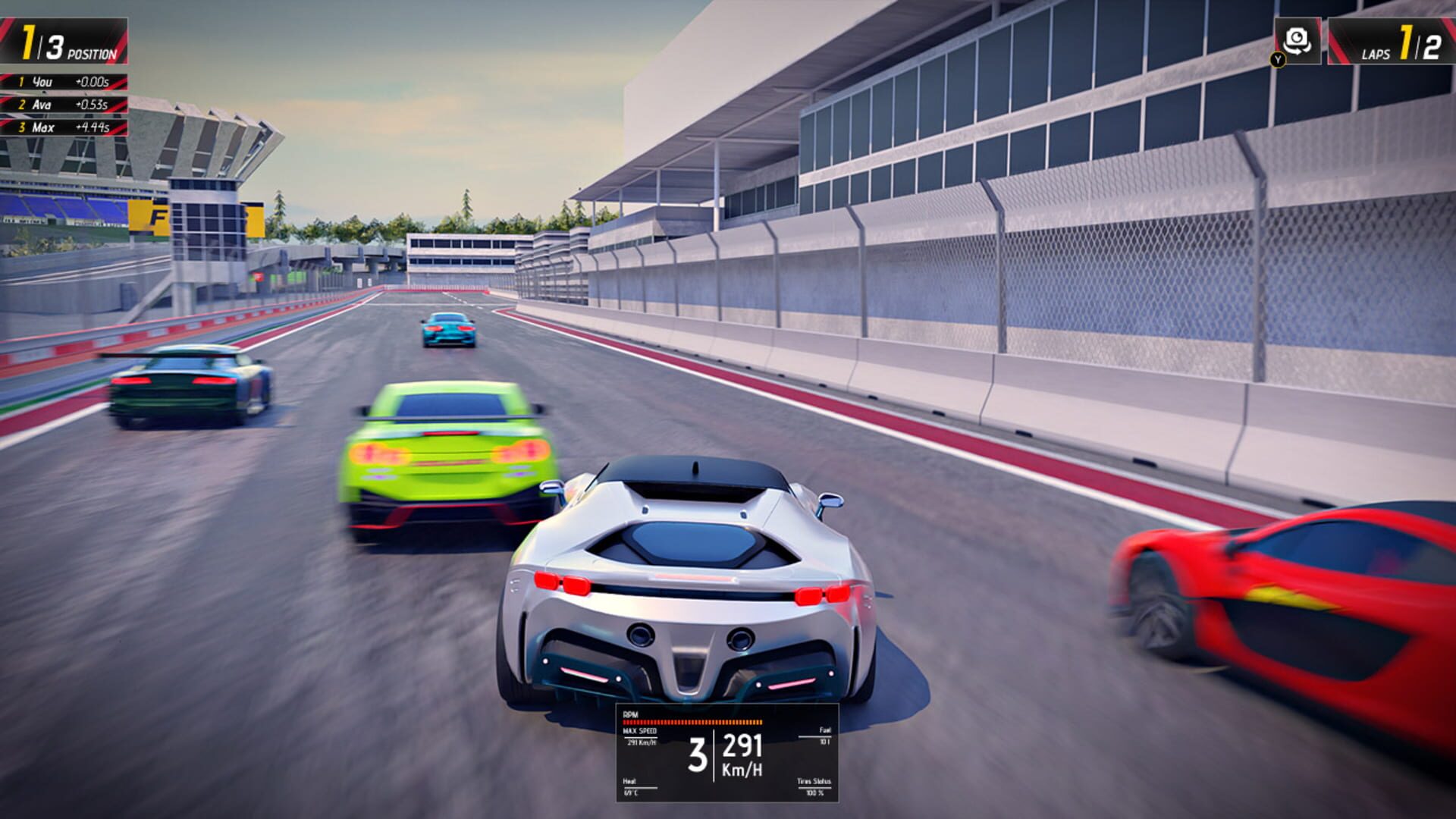Click the RPM label on the dashboard
Viewport: 1456px width, 819px height.
(x=630, y=714)
